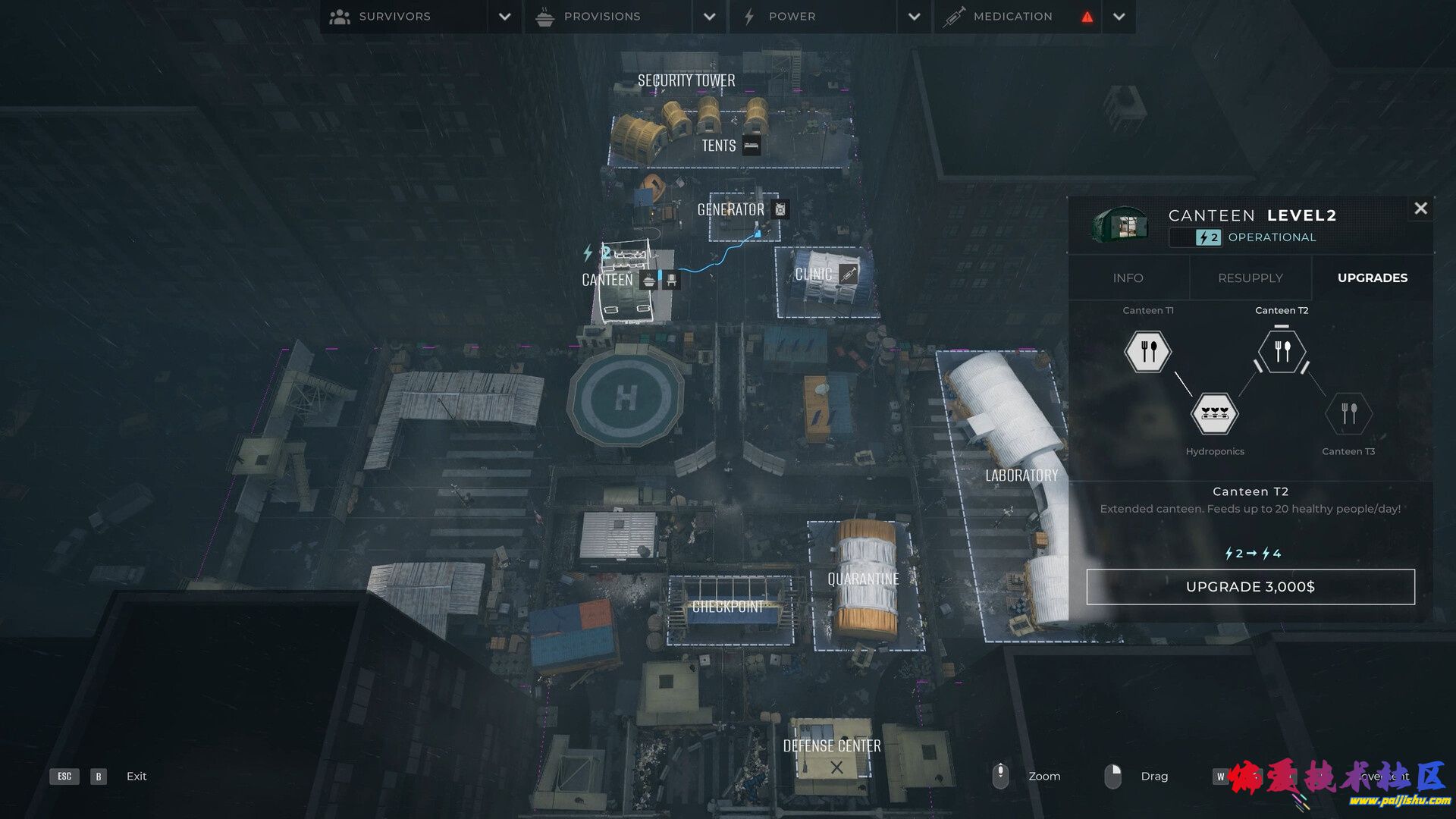Pick the Canteen T3 upgrade node

click(1348, 414)
